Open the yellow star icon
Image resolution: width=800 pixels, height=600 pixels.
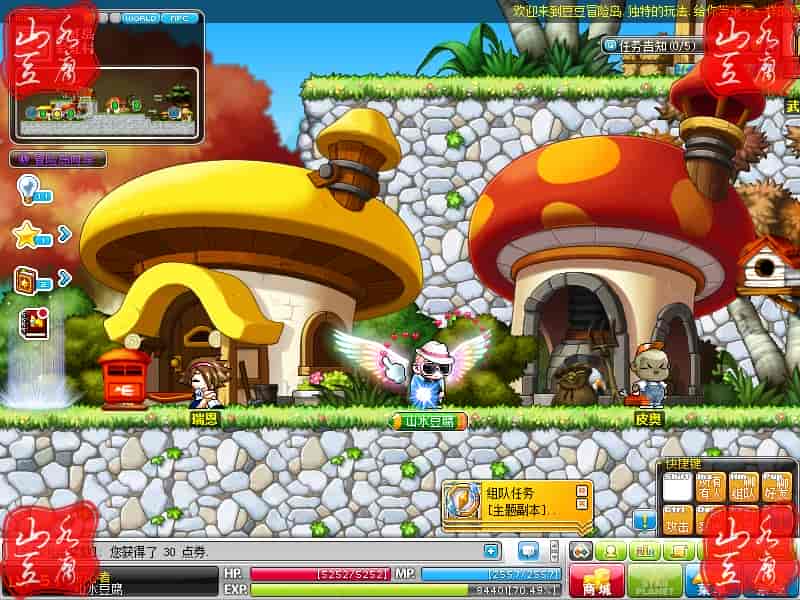pos(29,235)
